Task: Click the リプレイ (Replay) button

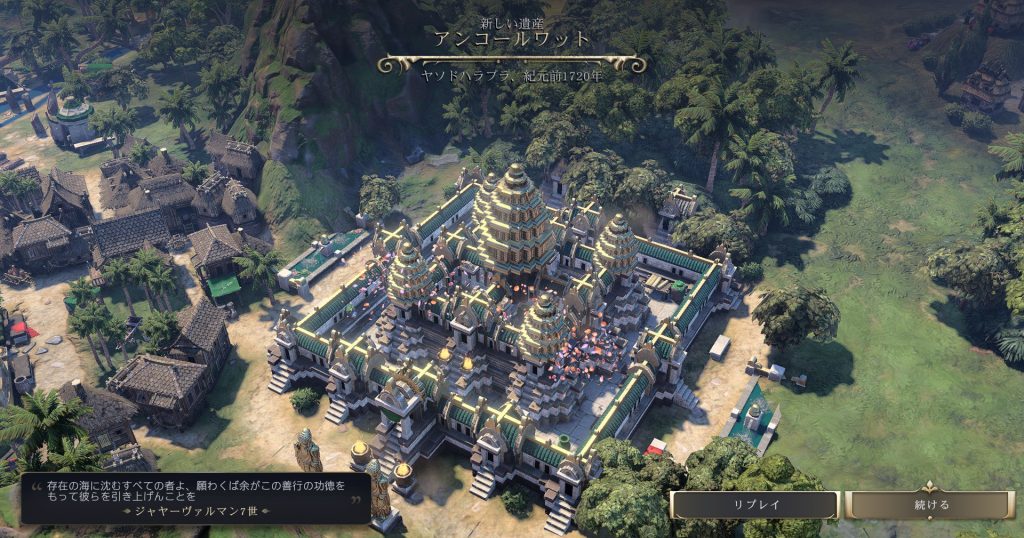Action: (x=755, y=505)
